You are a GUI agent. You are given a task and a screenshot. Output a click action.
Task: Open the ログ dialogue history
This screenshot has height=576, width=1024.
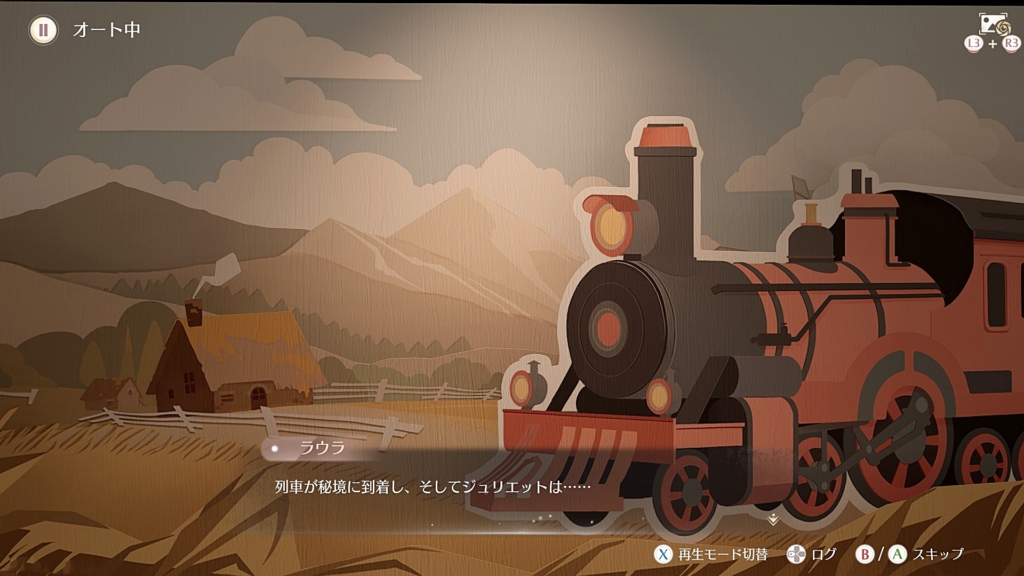811,554
